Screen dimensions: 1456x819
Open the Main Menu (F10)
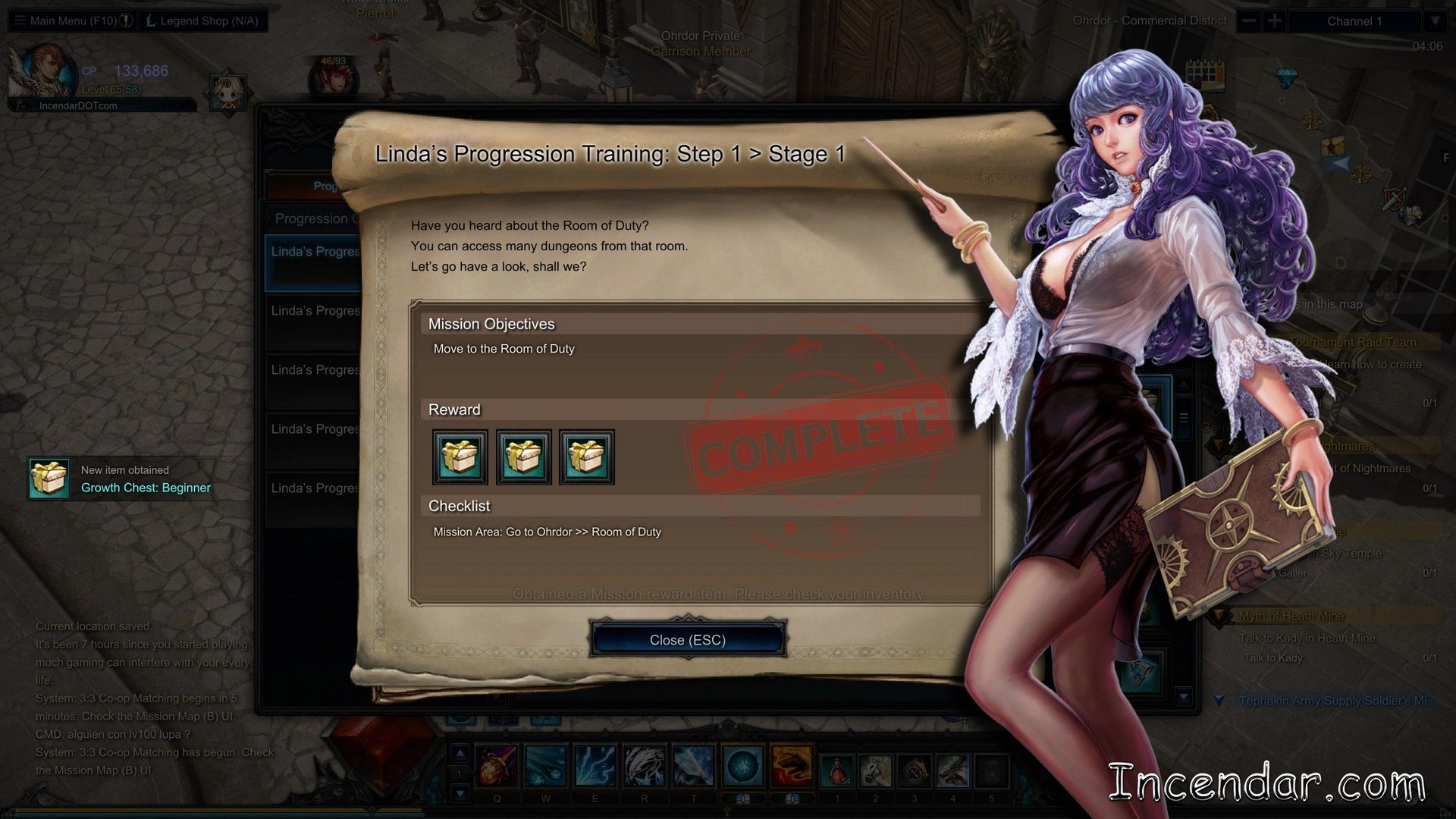point(72,20)
